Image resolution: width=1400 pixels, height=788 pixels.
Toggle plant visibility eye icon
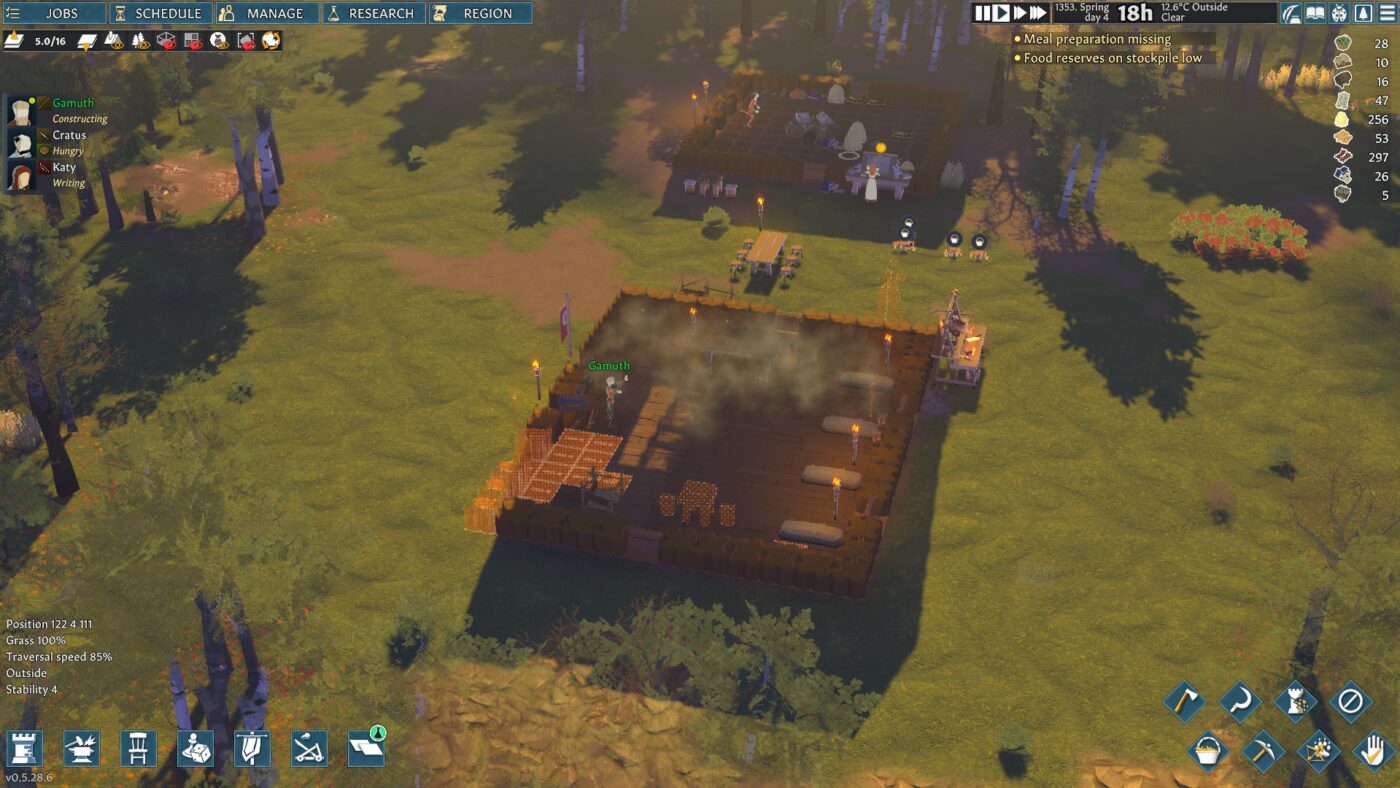114,42
